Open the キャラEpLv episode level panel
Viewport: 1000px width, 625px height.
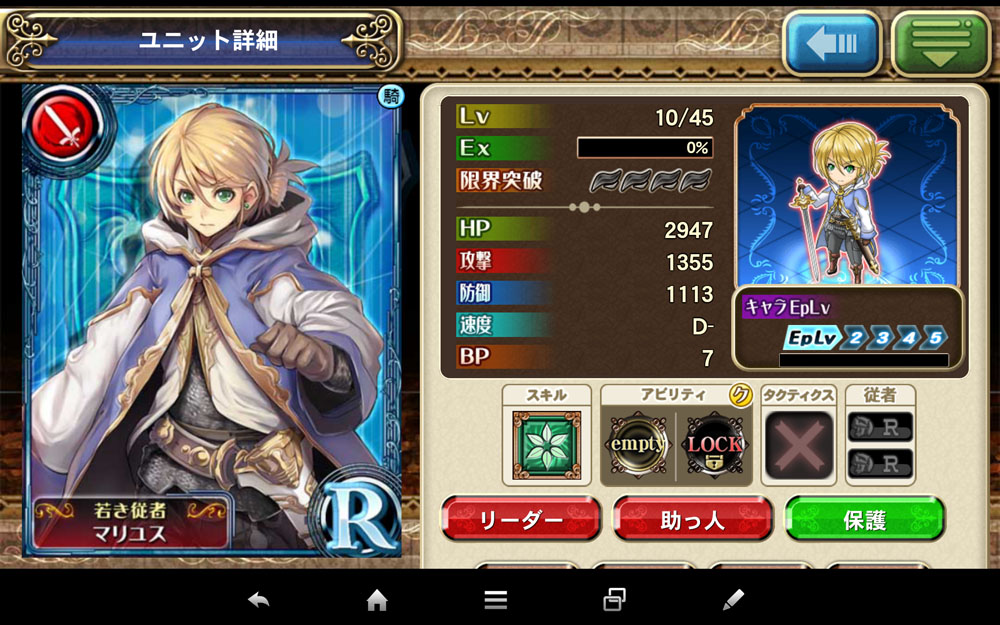pos(849,327)
